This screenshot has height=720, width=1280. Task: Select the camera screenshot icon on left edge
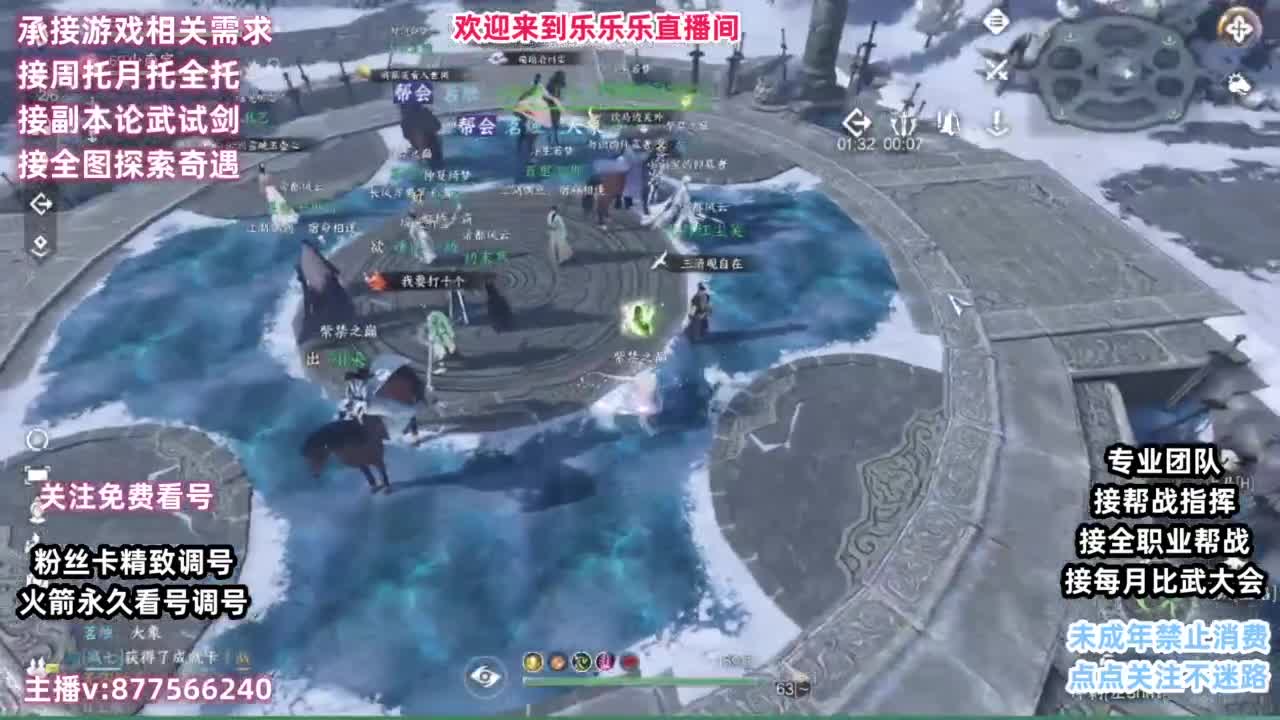pos(36,474)
